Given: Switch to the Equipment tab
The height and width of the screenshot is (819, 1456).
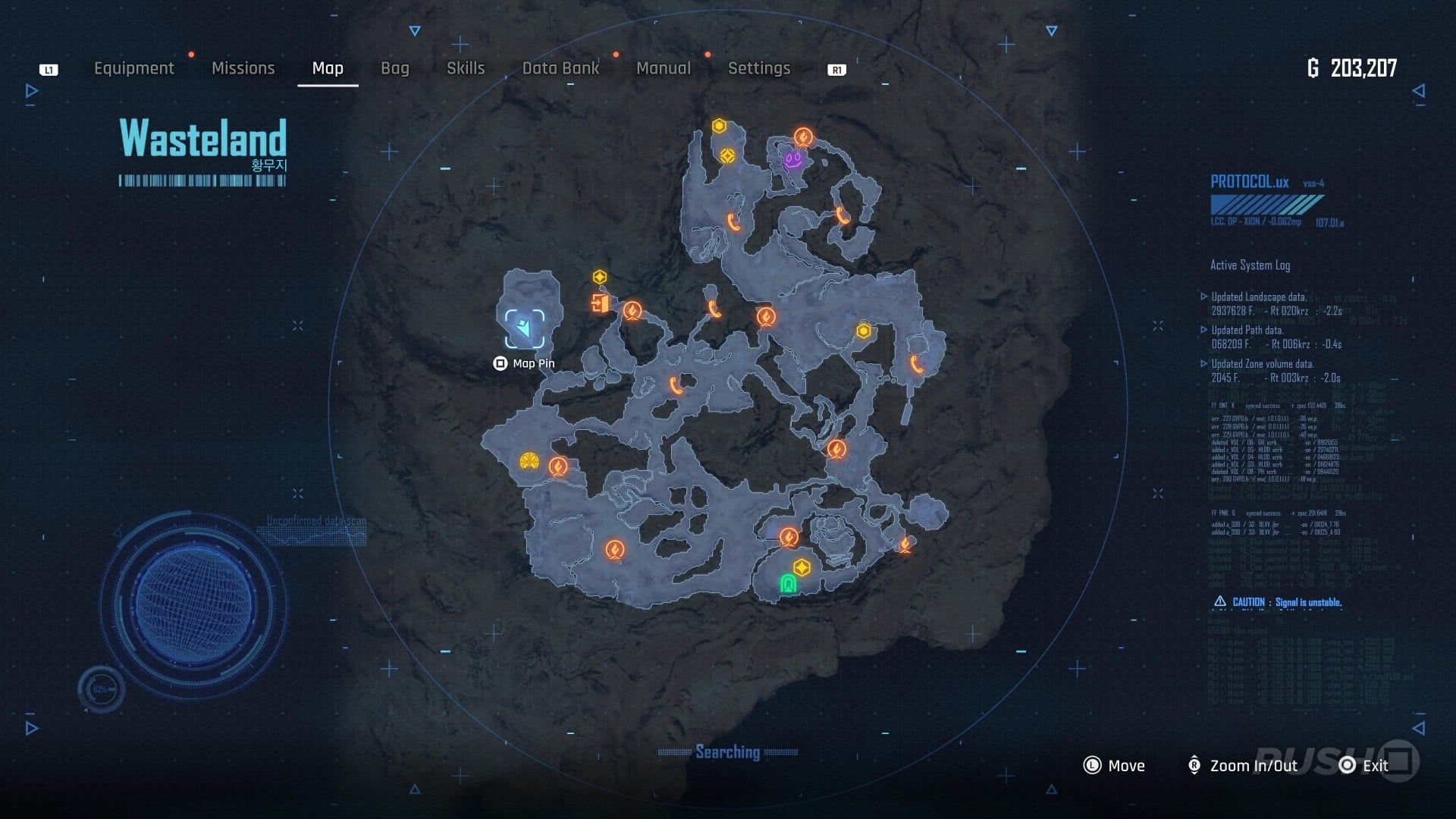Looking at the screenshot, I should point(133,68).
